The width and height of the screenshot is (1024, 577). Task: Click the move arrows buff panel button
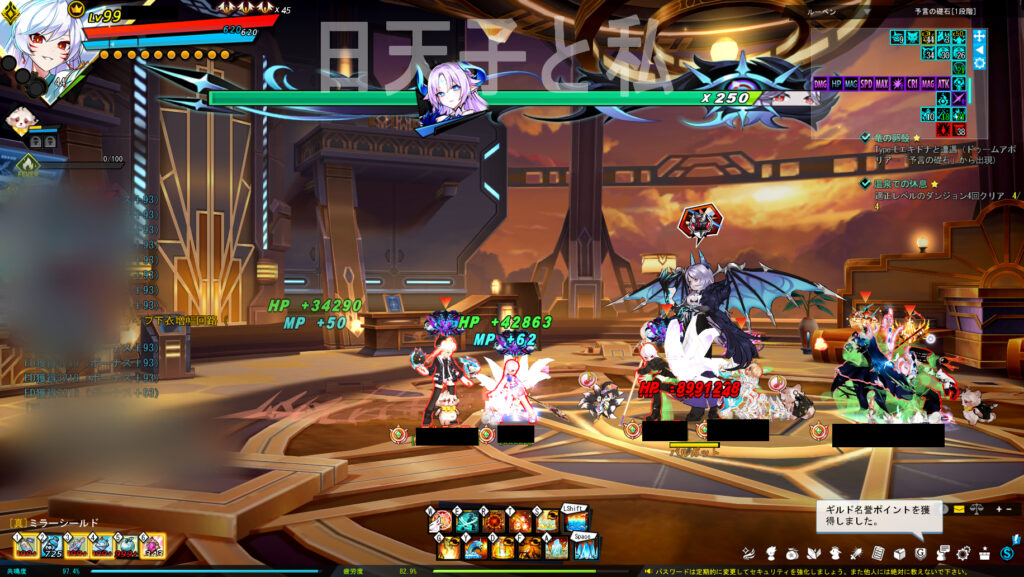click(979, 36)
